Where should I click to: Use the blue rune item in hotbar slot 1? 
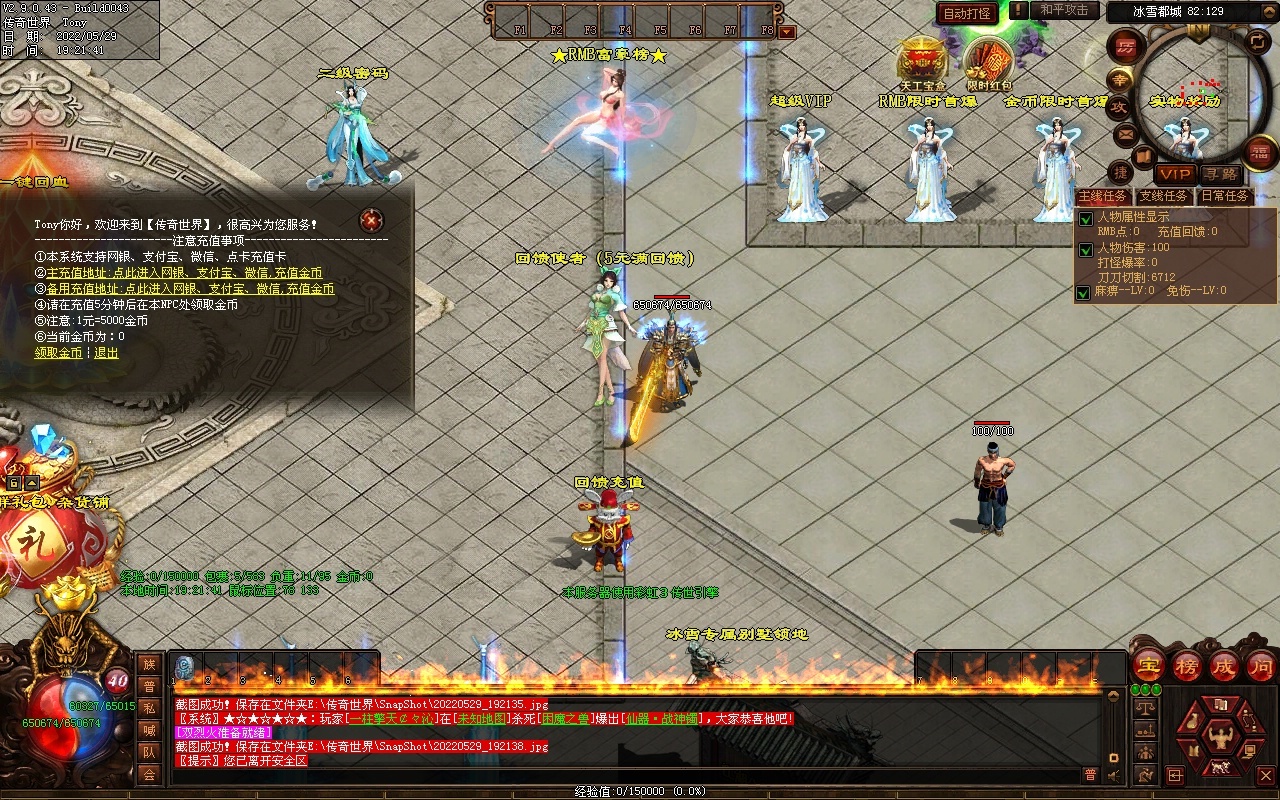tap(185, 667)
